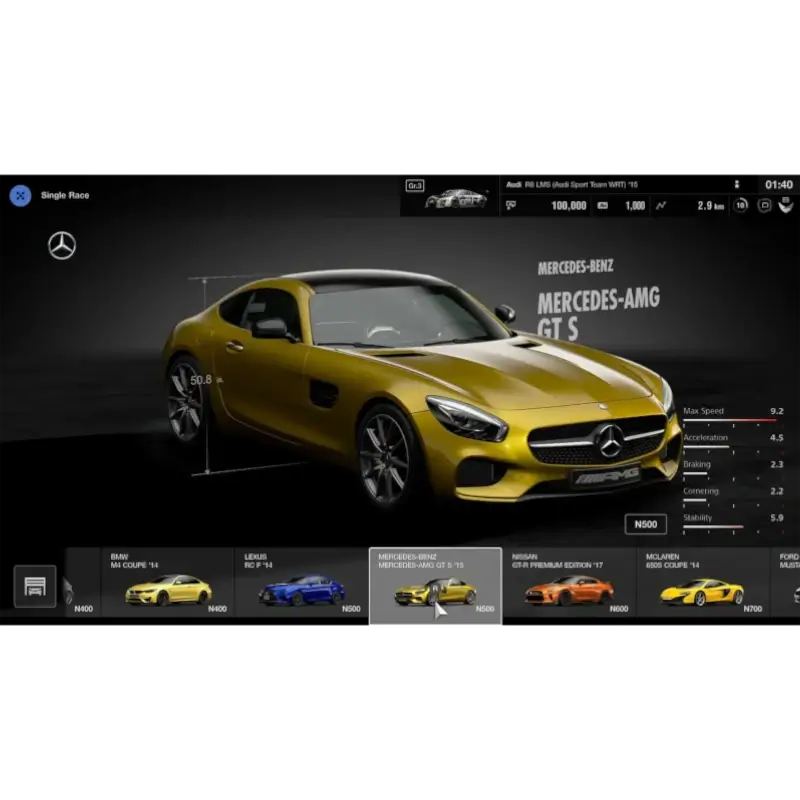The height and width of the screenshot is (800, 800).
Task: Click the player profile avatar icon
Action: click(788, 205)
